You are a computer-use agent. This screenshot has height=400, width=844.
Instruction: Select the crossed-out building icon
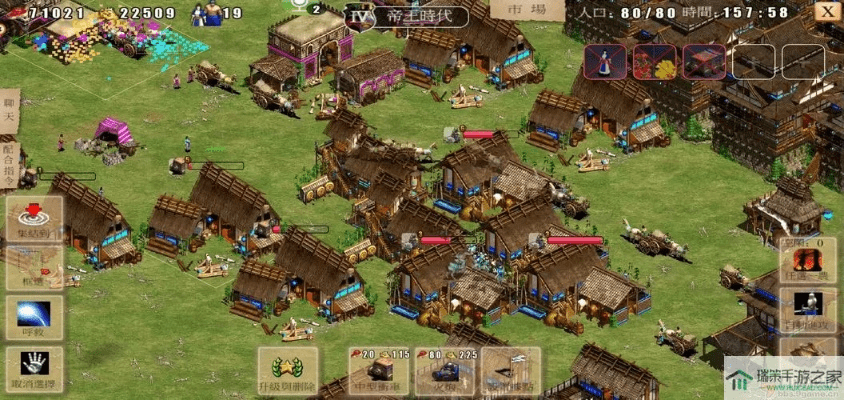[x=704, y=62]
